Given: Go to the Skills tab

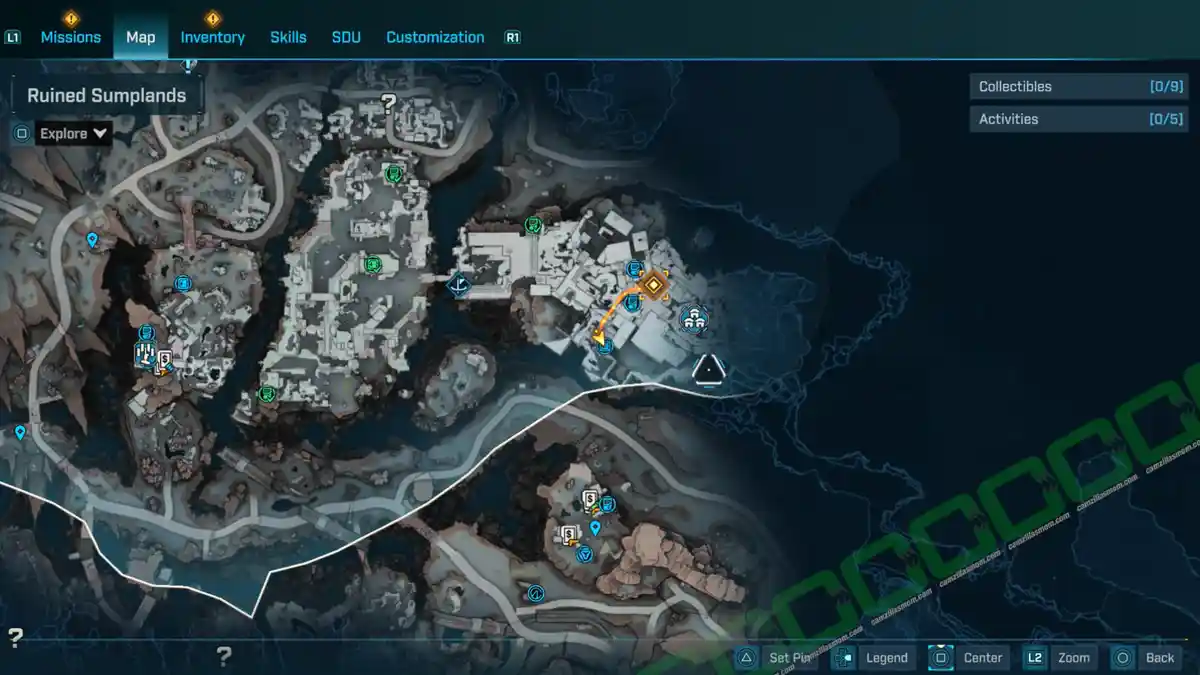Looking at the screenshot, I should [x=288, y=37].
